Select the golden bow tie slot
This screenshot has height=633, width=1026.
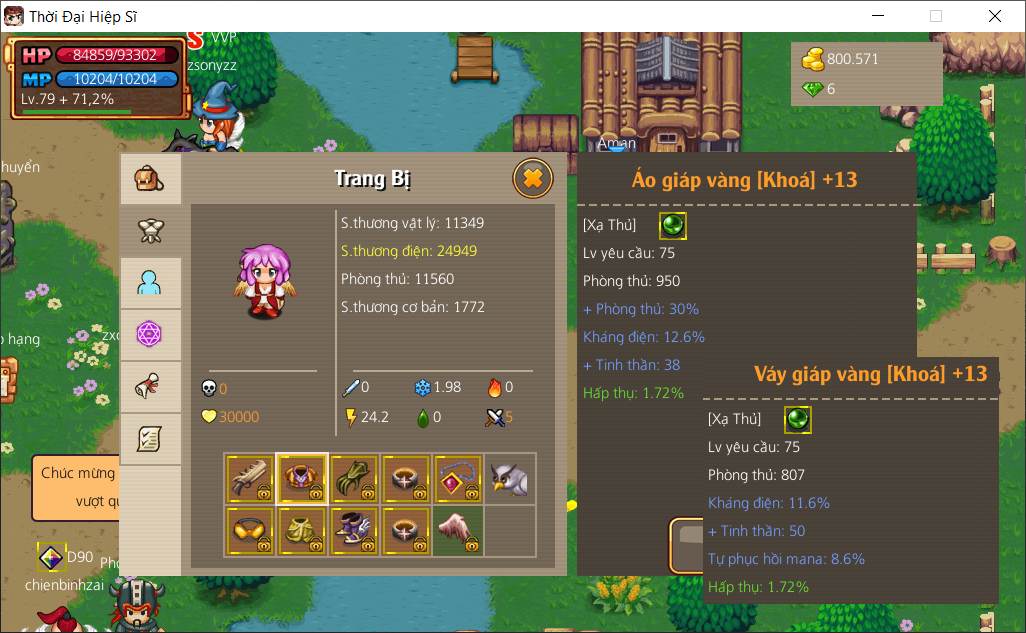[x=250, y=530]
